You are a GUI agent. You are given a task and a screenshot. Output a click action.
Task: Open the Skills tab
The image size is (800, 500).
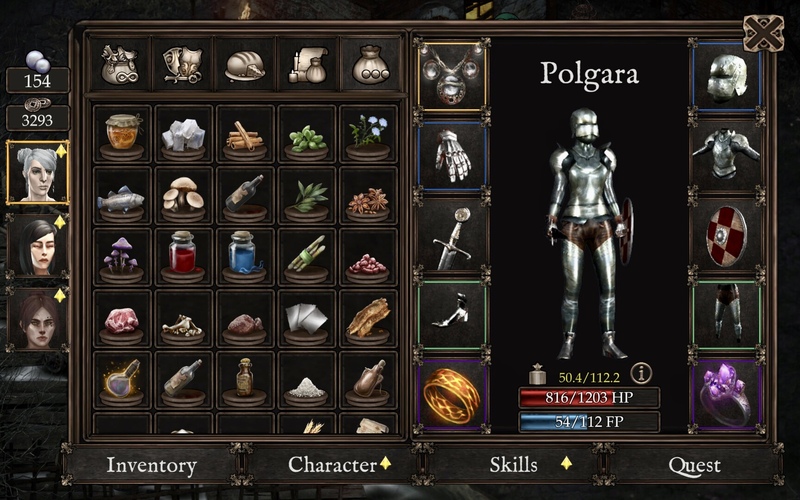(513, 465)
